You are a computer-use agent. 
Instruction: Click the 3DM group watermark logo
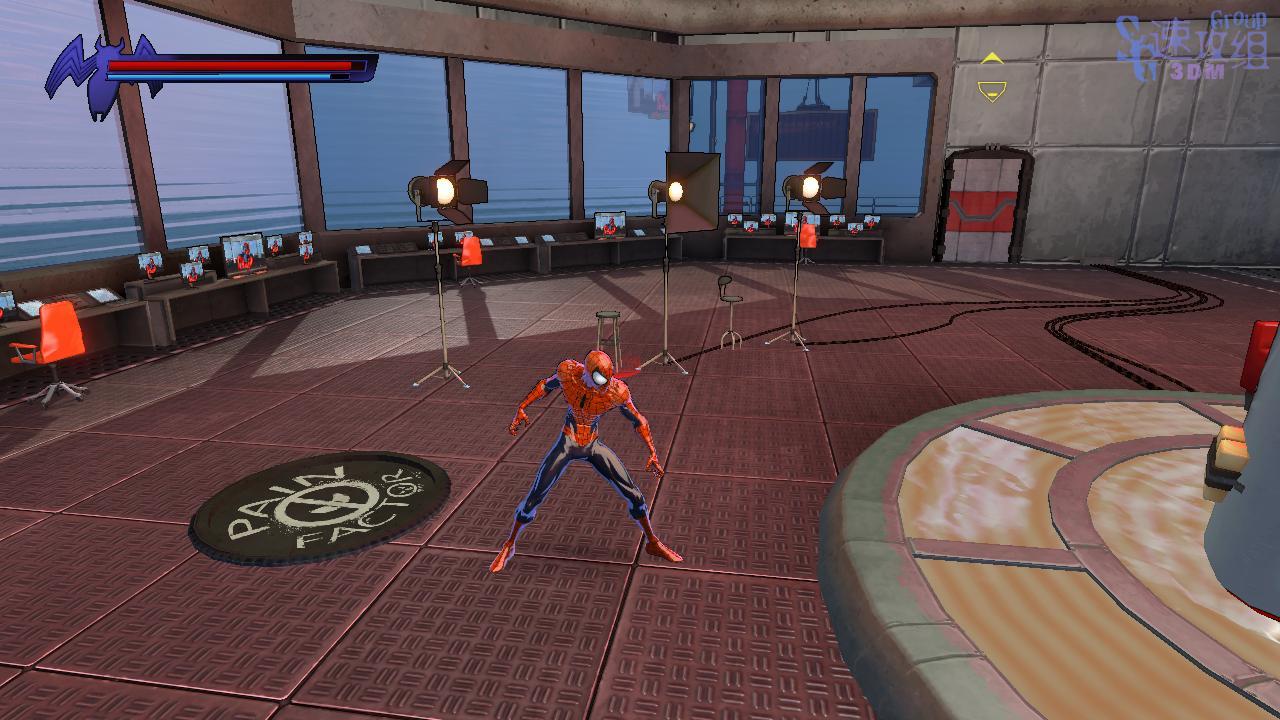click(x=1194, y=48)
